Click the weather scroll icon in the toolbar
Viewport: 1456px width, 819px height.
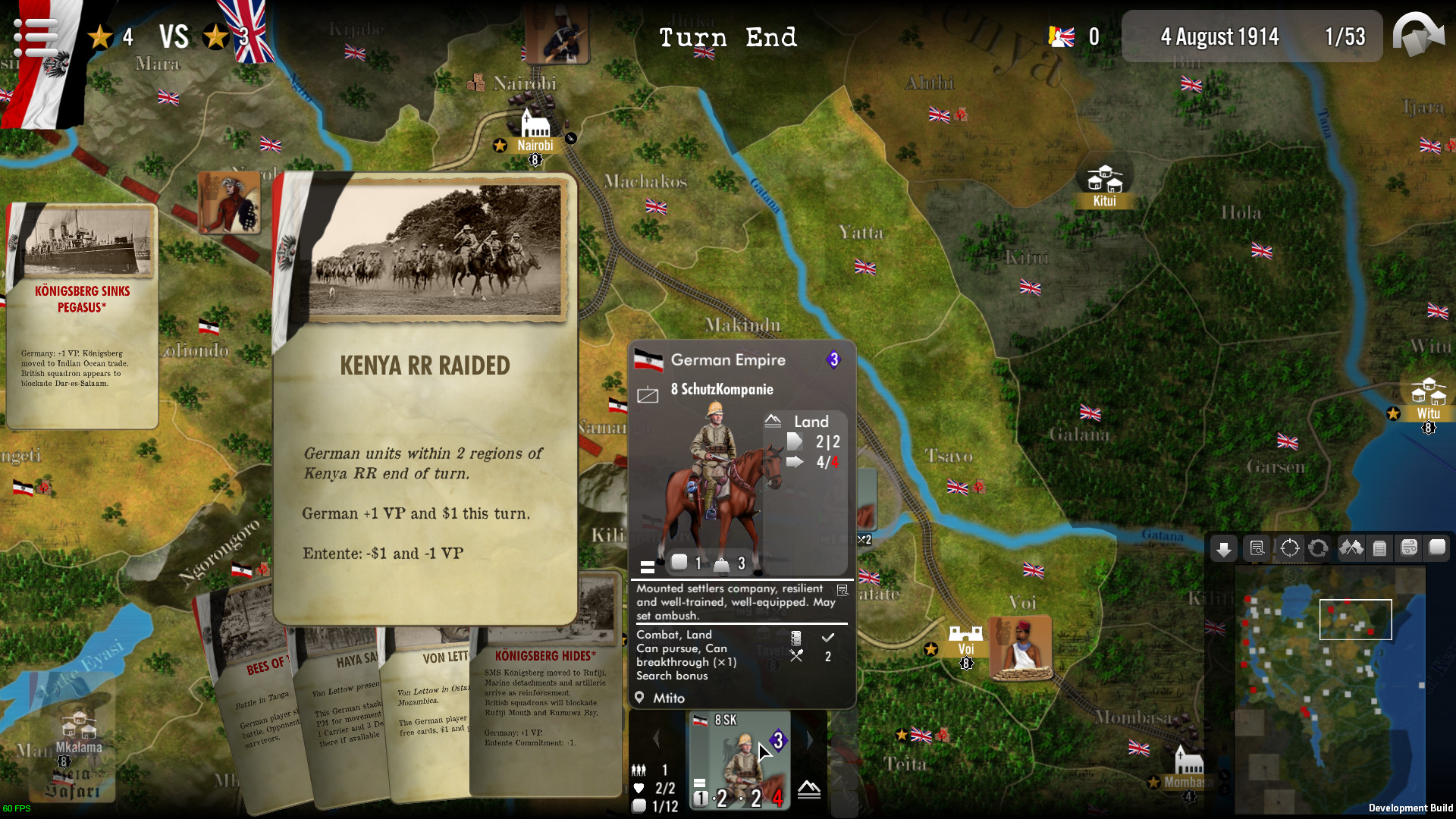point(1409,548)
